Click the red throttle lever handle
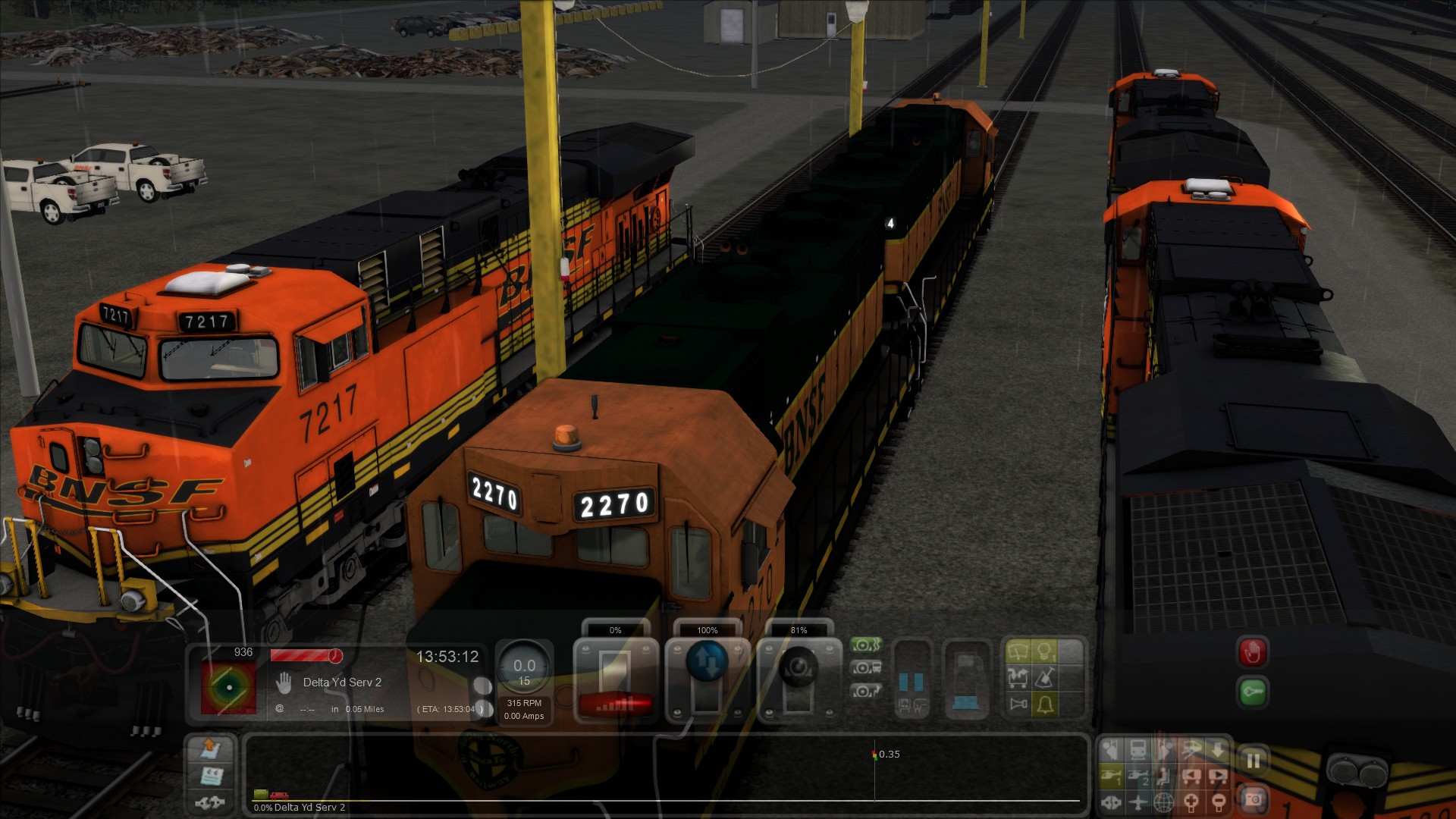Image resolution: width=1456 pixels, height=819 pixels. click(x=615, y=704)
